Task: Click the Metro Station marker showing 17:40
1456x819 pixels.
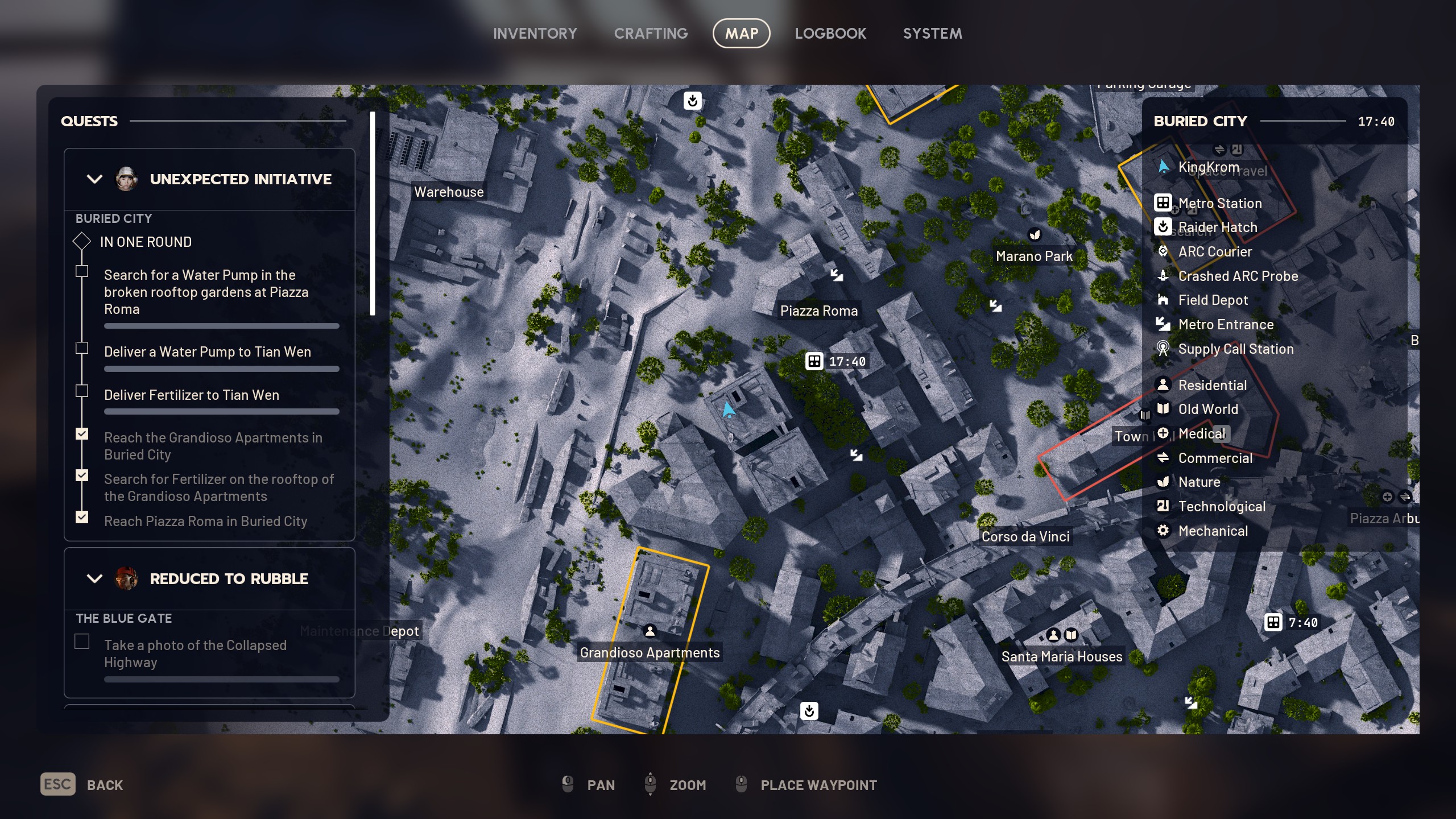Action: point(814,361)
